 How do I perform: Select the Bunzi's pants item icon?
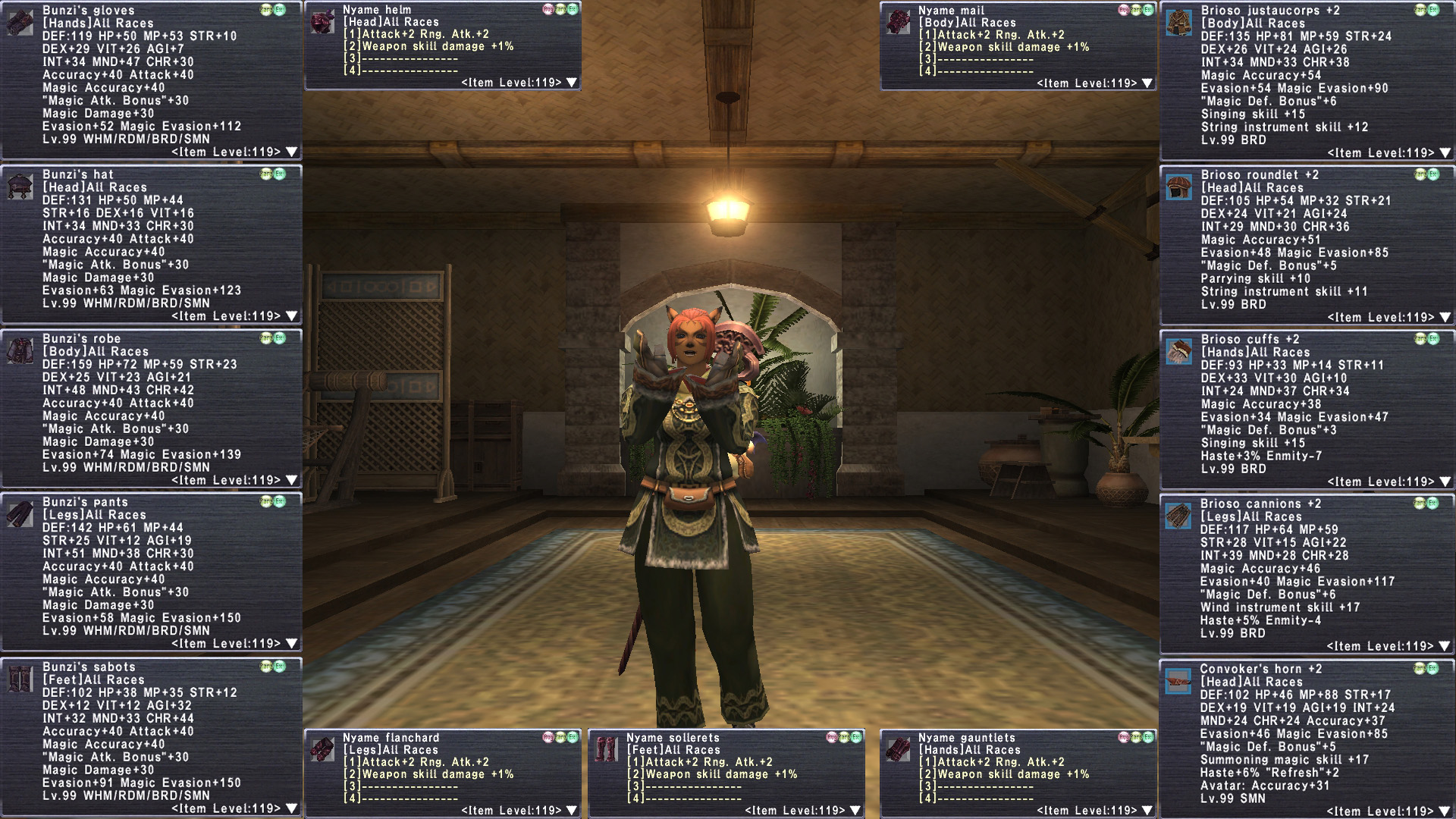point(20,514)
